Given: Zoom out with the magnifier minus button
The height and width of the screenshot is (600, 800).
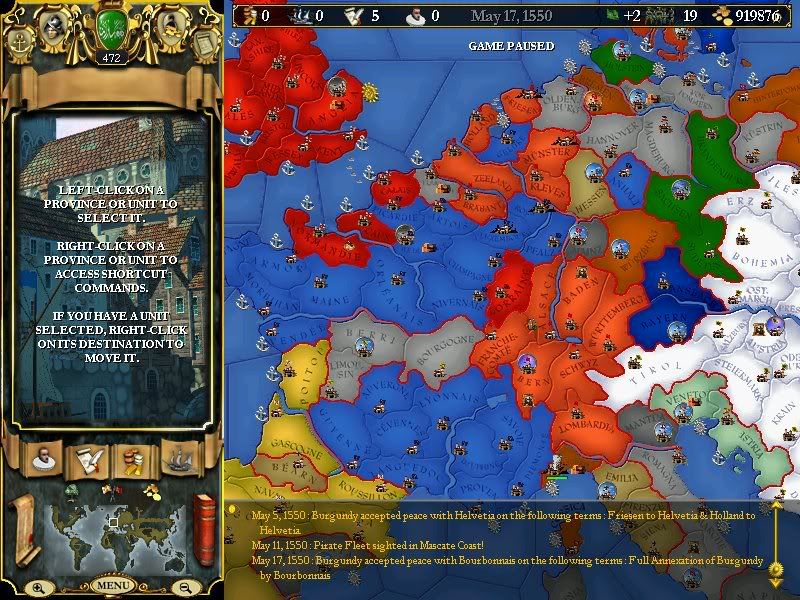Looking at the screenshot, I should [186, 587].
